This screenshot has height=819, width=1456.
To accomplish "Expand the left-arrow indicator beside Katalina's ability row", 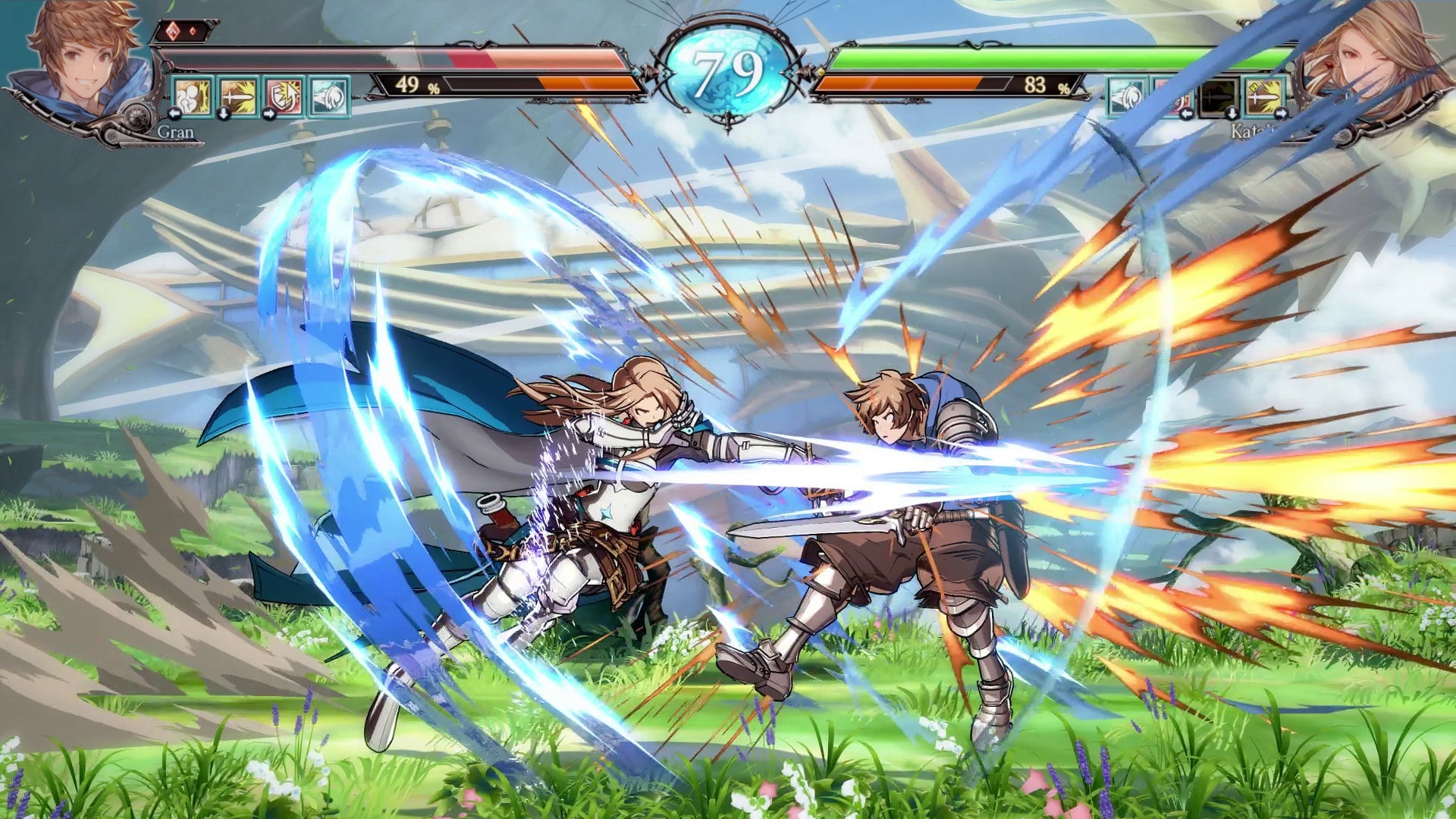I will click(1188, 113).
